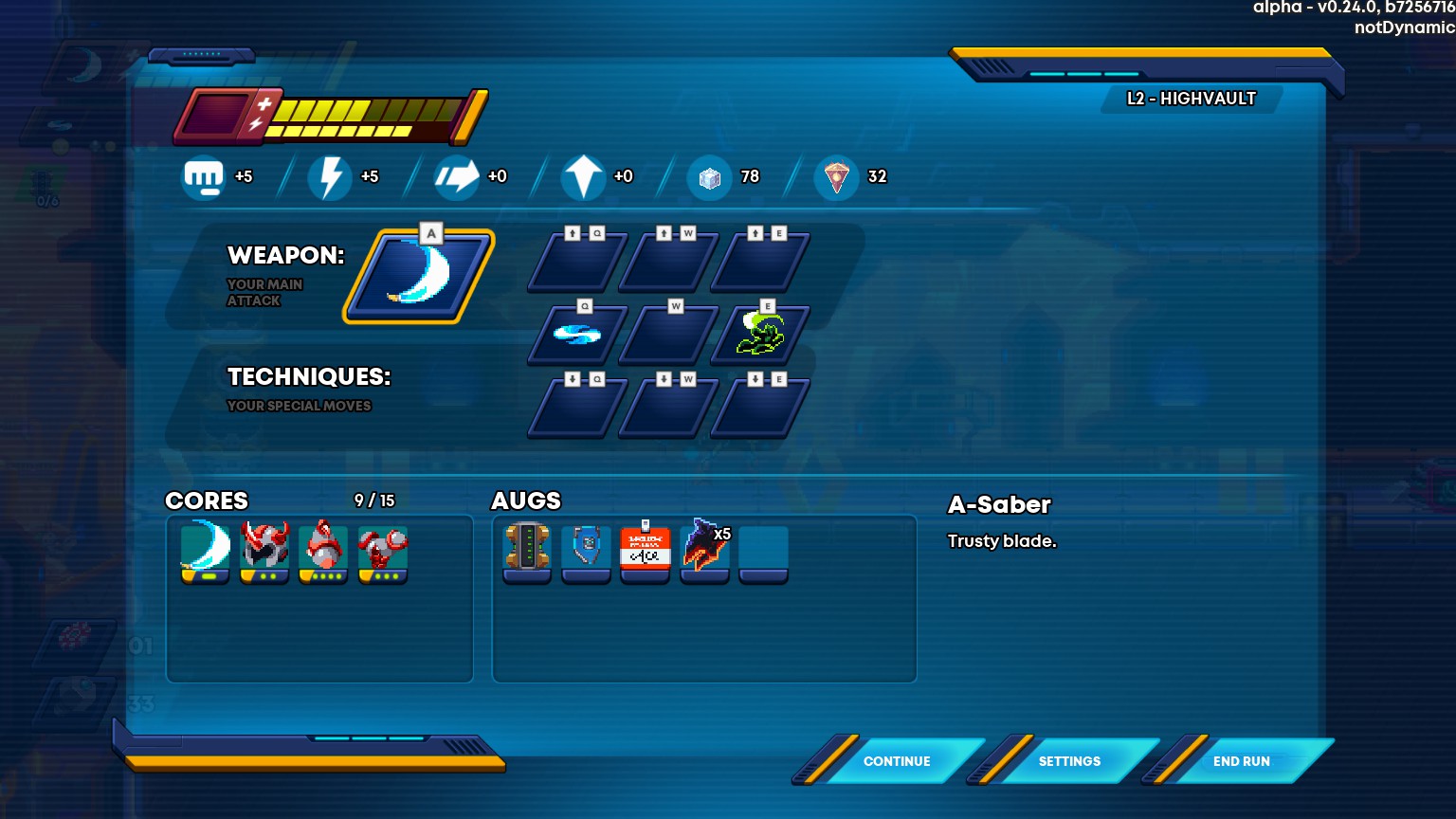
Task: Select the empty technique slot labeled W
Action: pos(668,336)
